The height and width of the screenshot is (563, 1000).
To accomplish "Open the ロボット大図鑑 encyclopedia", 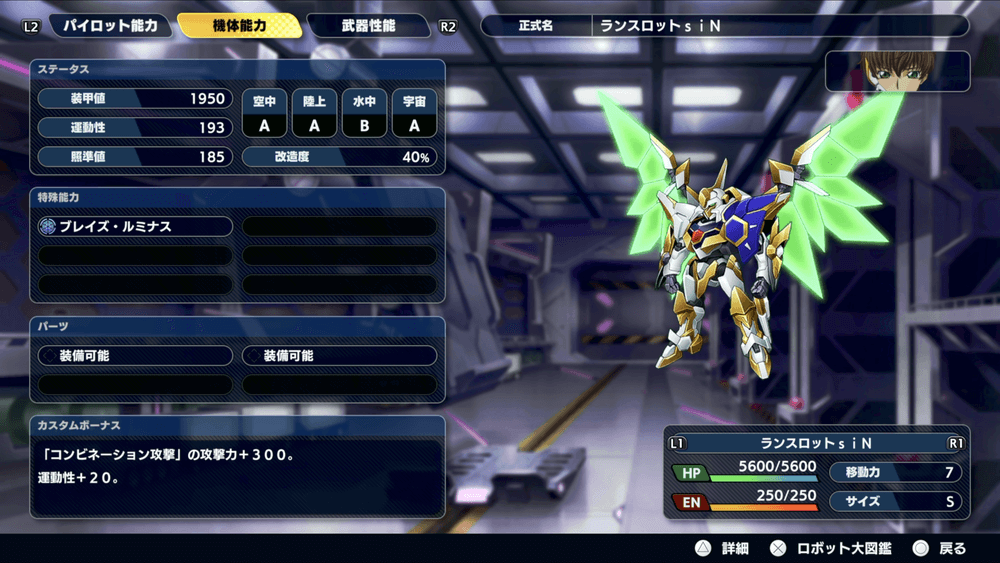I will click(832, 548).
